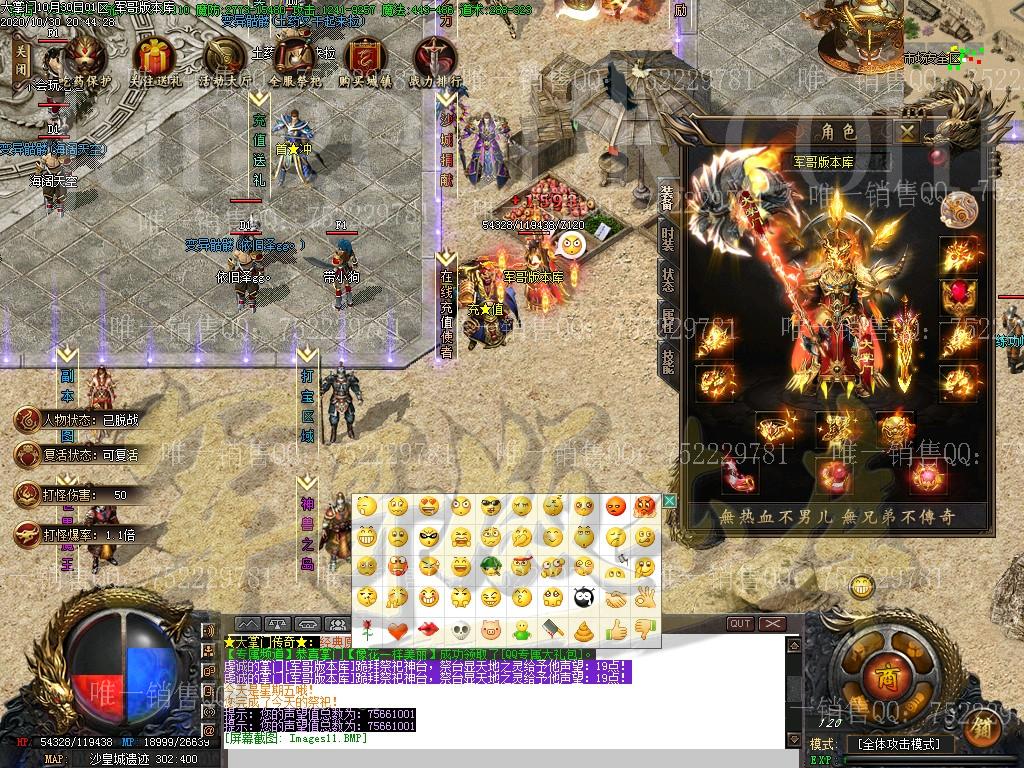Click the smiley emoji button near the chat
This screenshot has height=768, width=1024.
coord(861,586)
